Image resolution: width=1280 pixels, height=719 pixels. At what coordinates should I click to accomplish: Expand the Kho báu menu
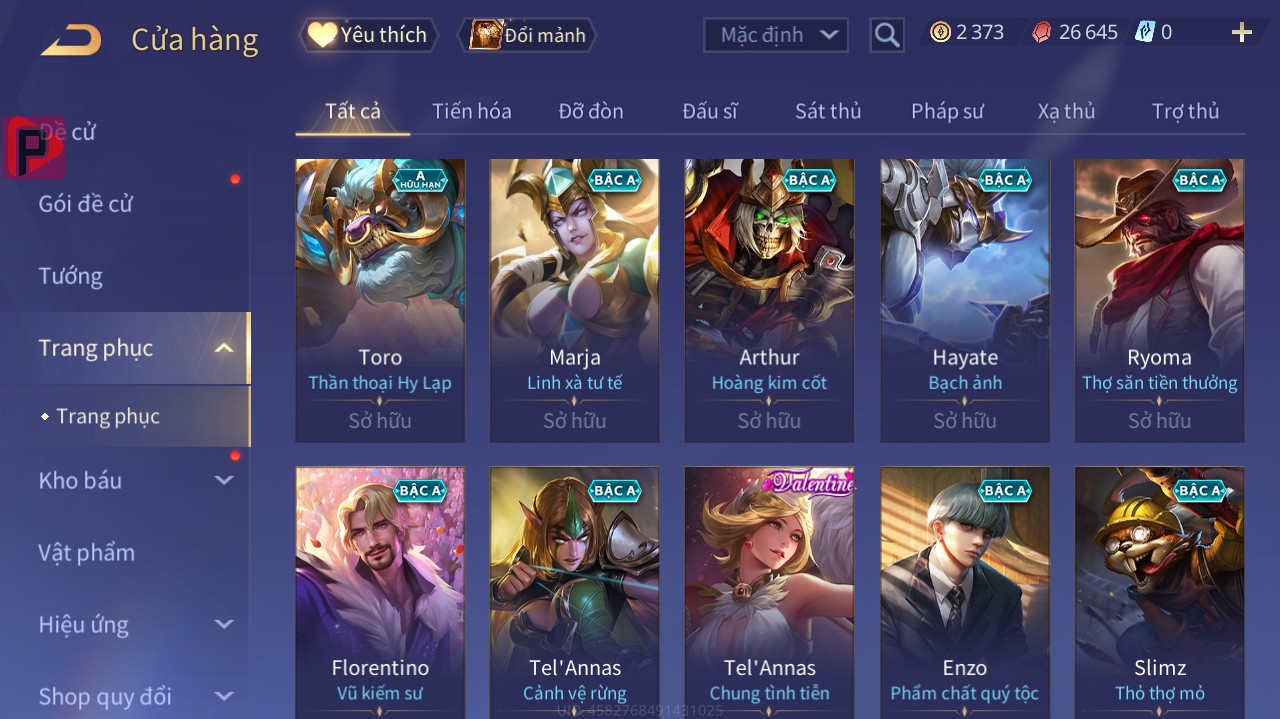tap(135, 481)
